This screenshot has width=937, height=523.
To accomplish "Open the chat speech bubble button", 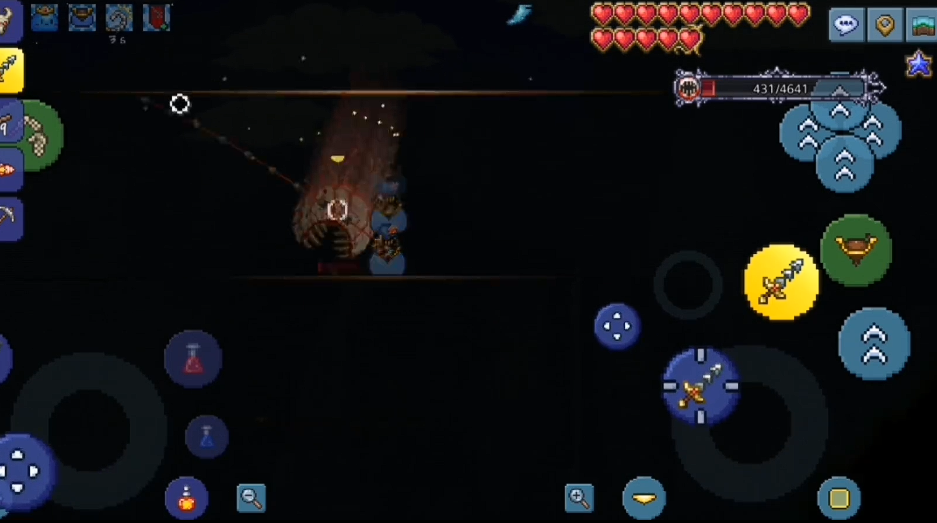I will [x=846, y=25].
